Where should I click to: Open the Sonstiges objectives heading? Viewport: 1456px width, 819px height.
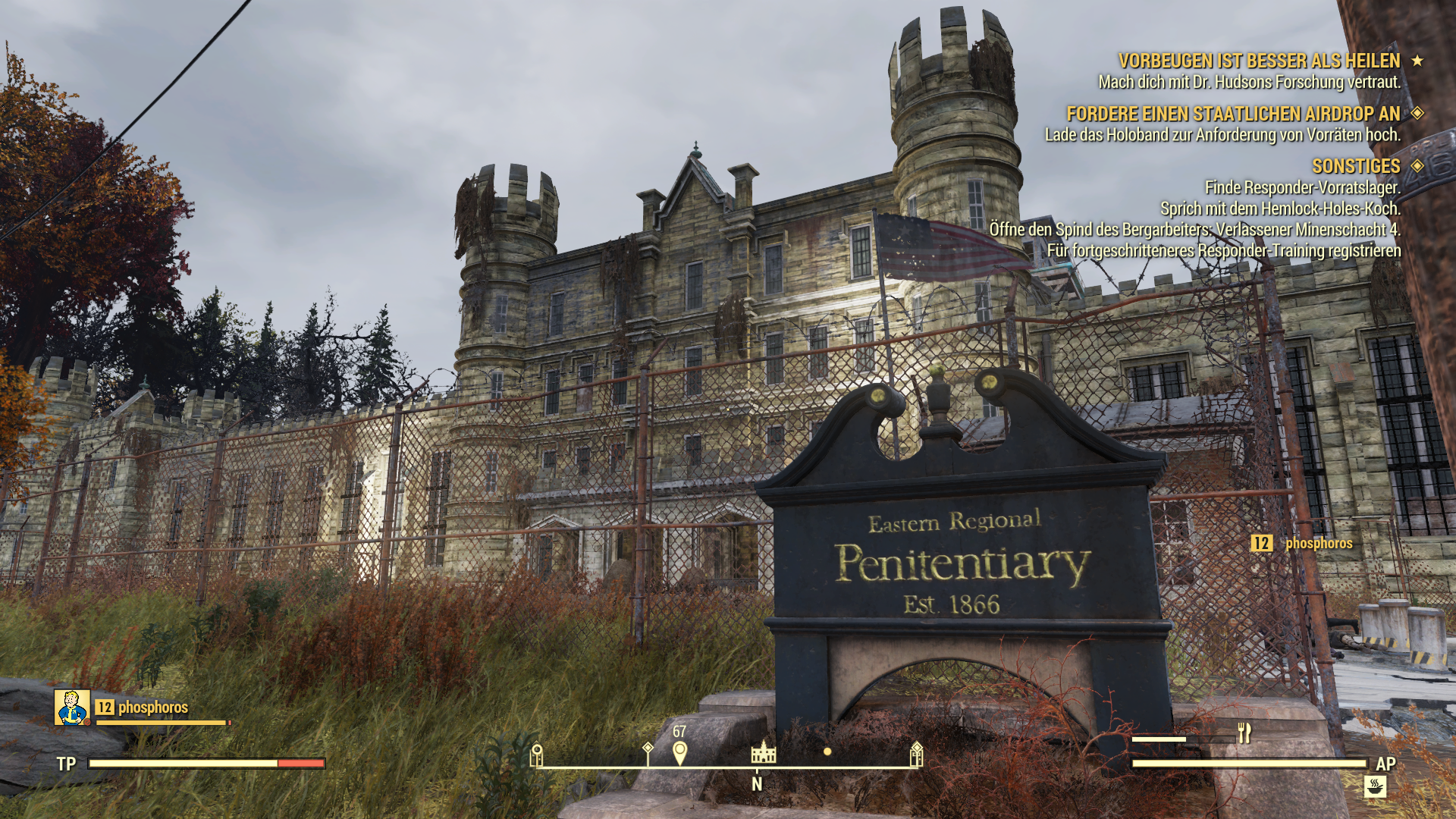click(1356, 166)
